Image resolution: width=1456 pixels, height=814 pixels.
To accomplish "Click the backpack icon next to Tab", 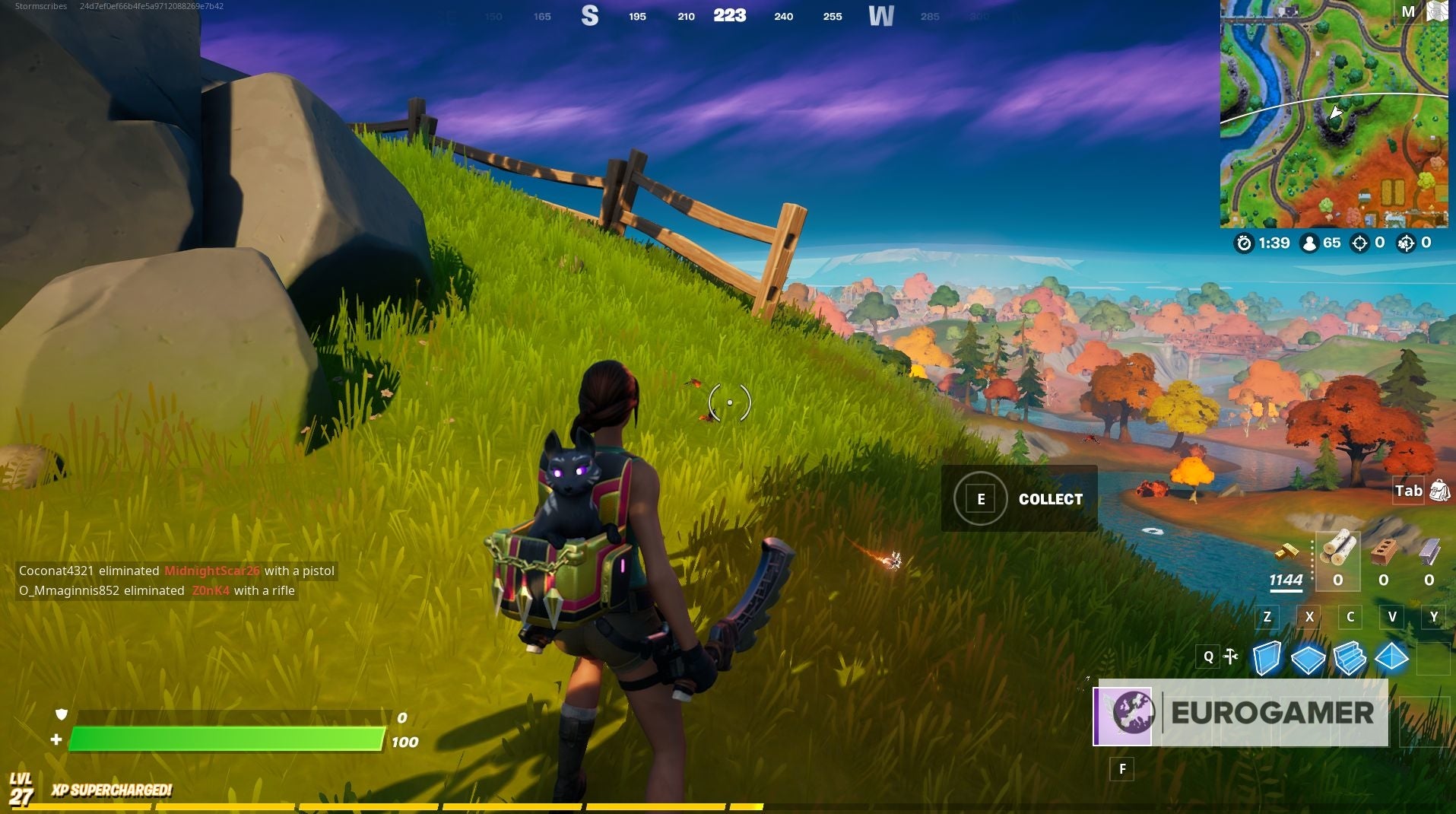I will click(1439, 491).
